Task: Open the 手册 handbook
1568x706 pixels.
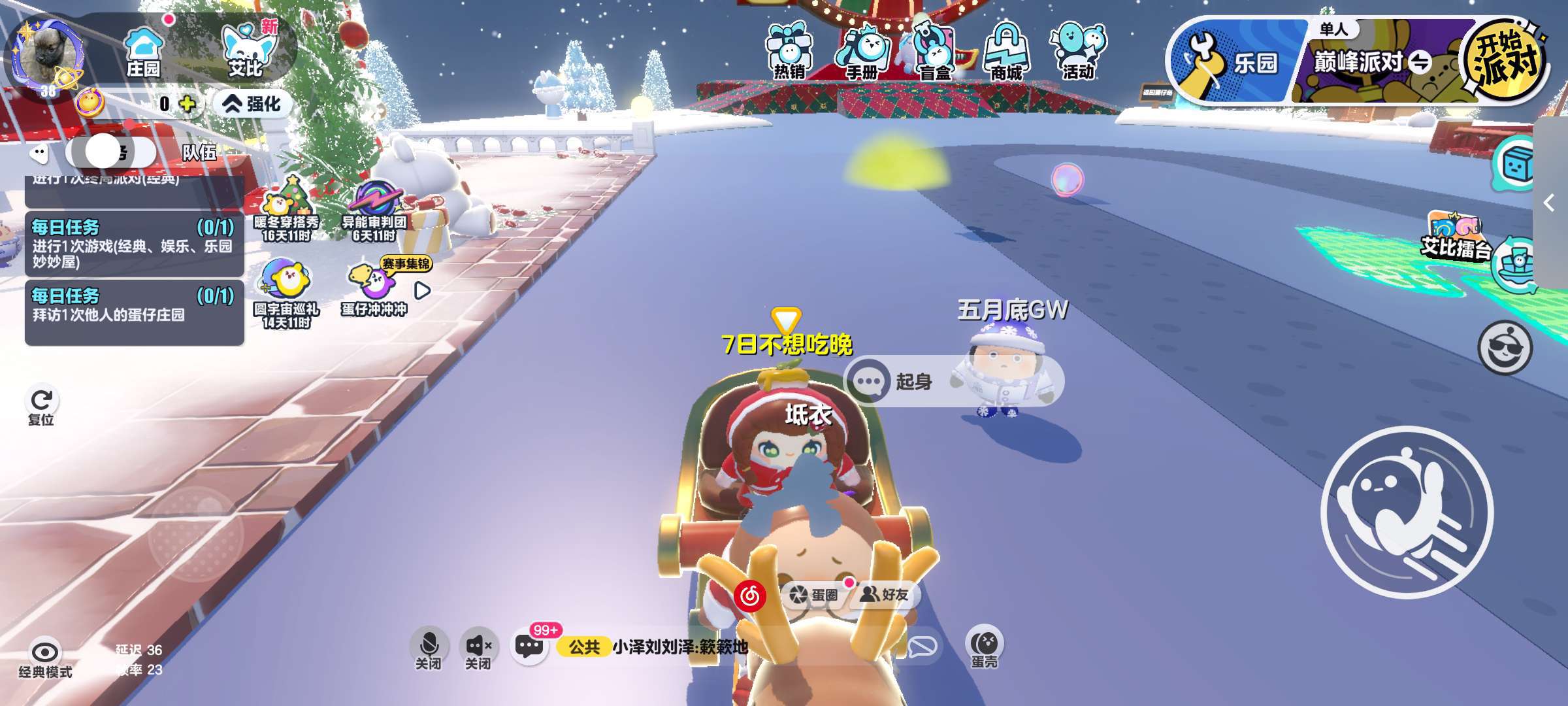Action: tap(862, 52)
